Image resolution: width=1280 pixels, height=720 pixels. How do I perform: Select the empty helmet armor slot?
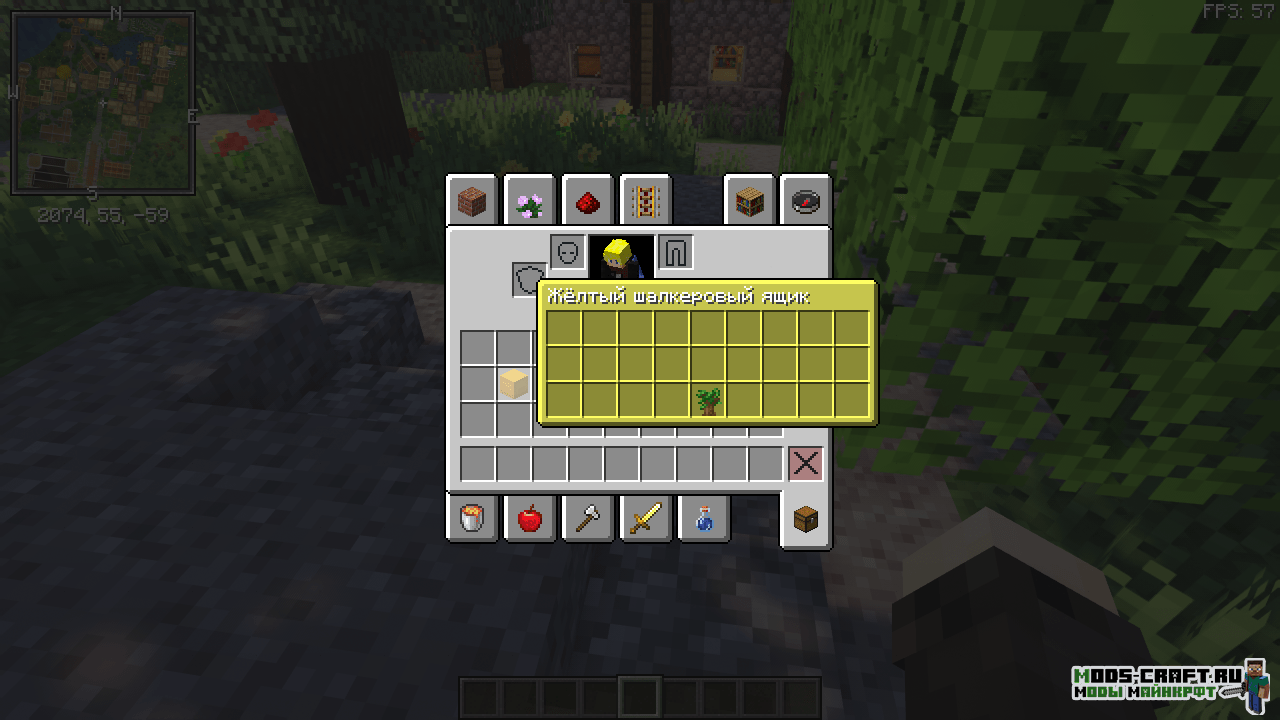(x=567, y=252)
